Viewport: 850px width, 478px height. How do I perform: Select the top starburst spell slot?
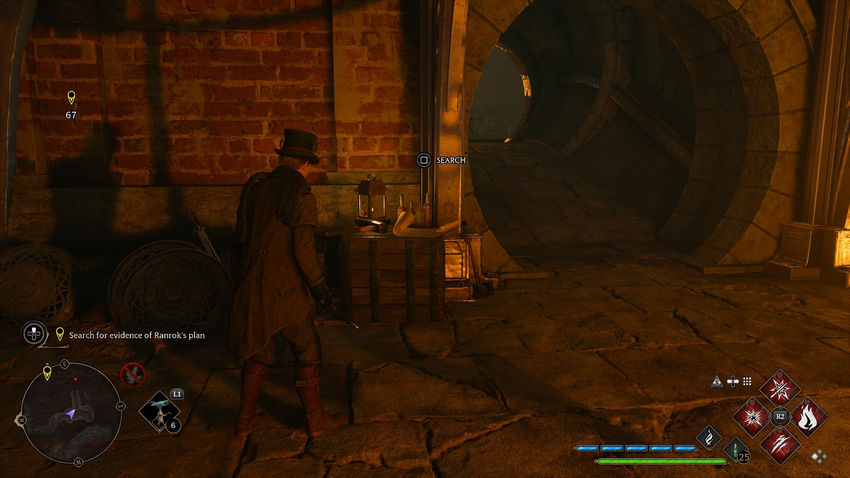[778, 388]
